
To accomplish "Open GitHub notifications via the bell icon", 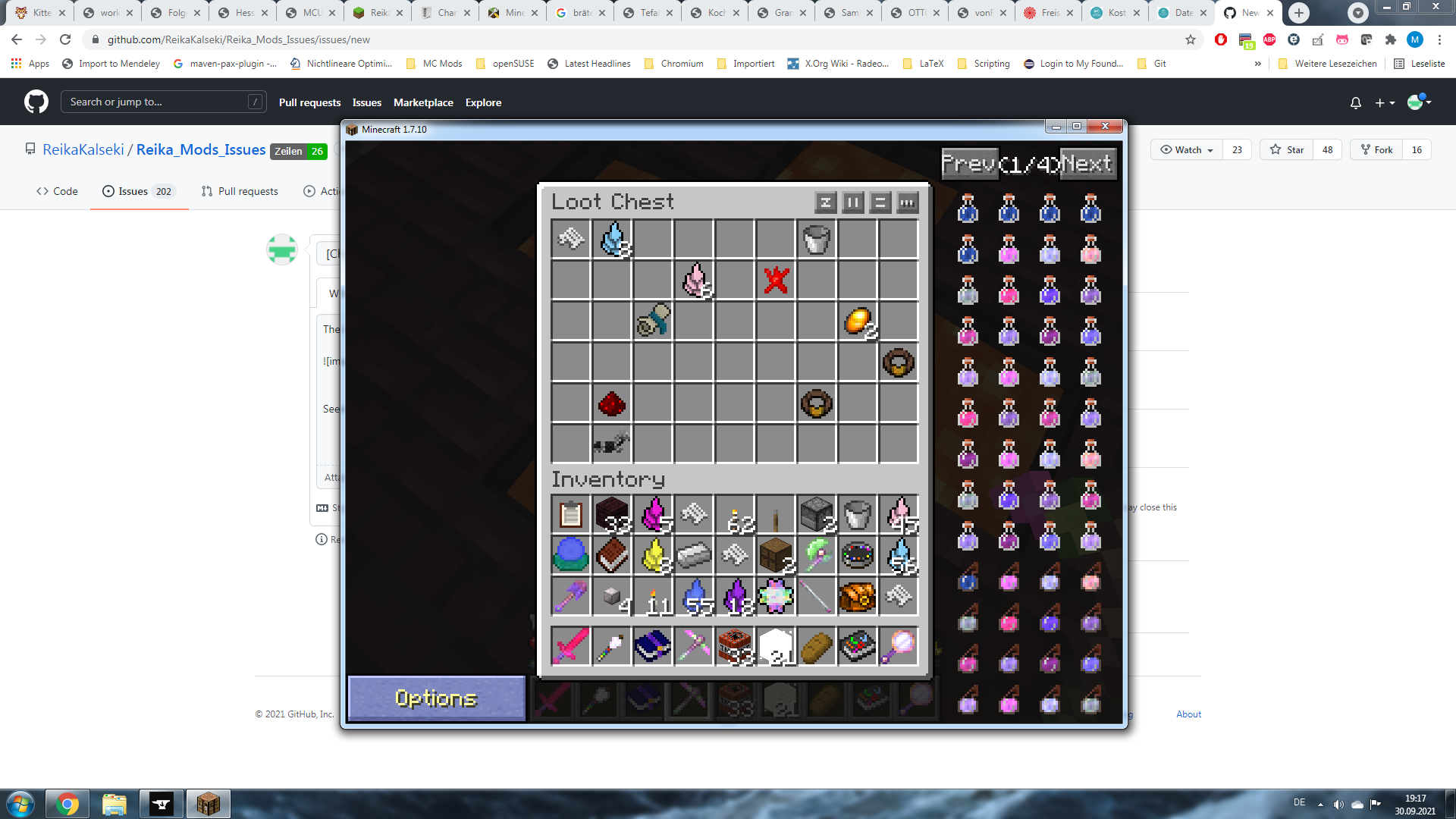I will tap(1356, 102).
